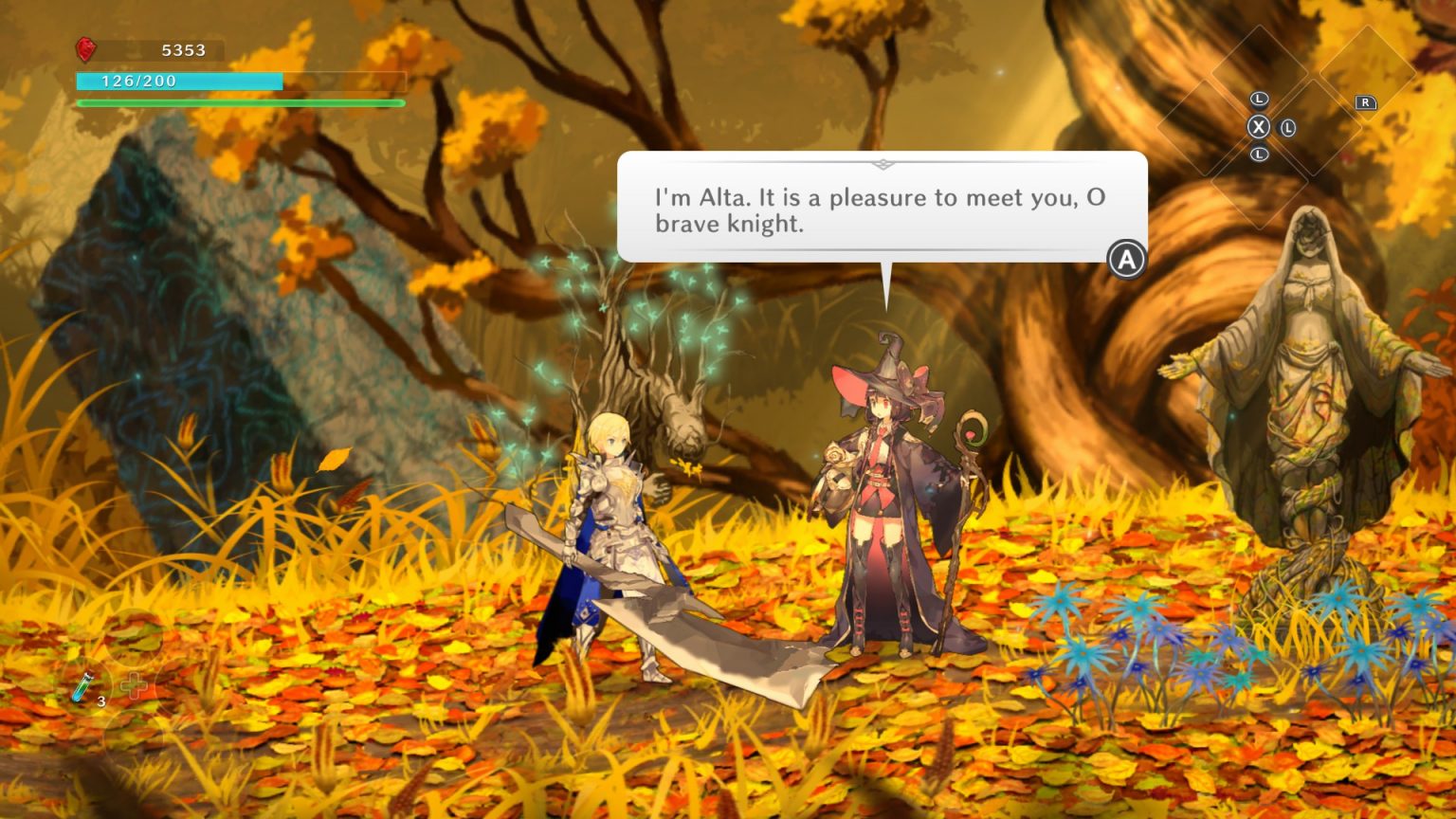1456x819 pixels.
Task: Advance Alta's dialogue speech bubble
Action: pyautogui.click(x=1126, y=259)
